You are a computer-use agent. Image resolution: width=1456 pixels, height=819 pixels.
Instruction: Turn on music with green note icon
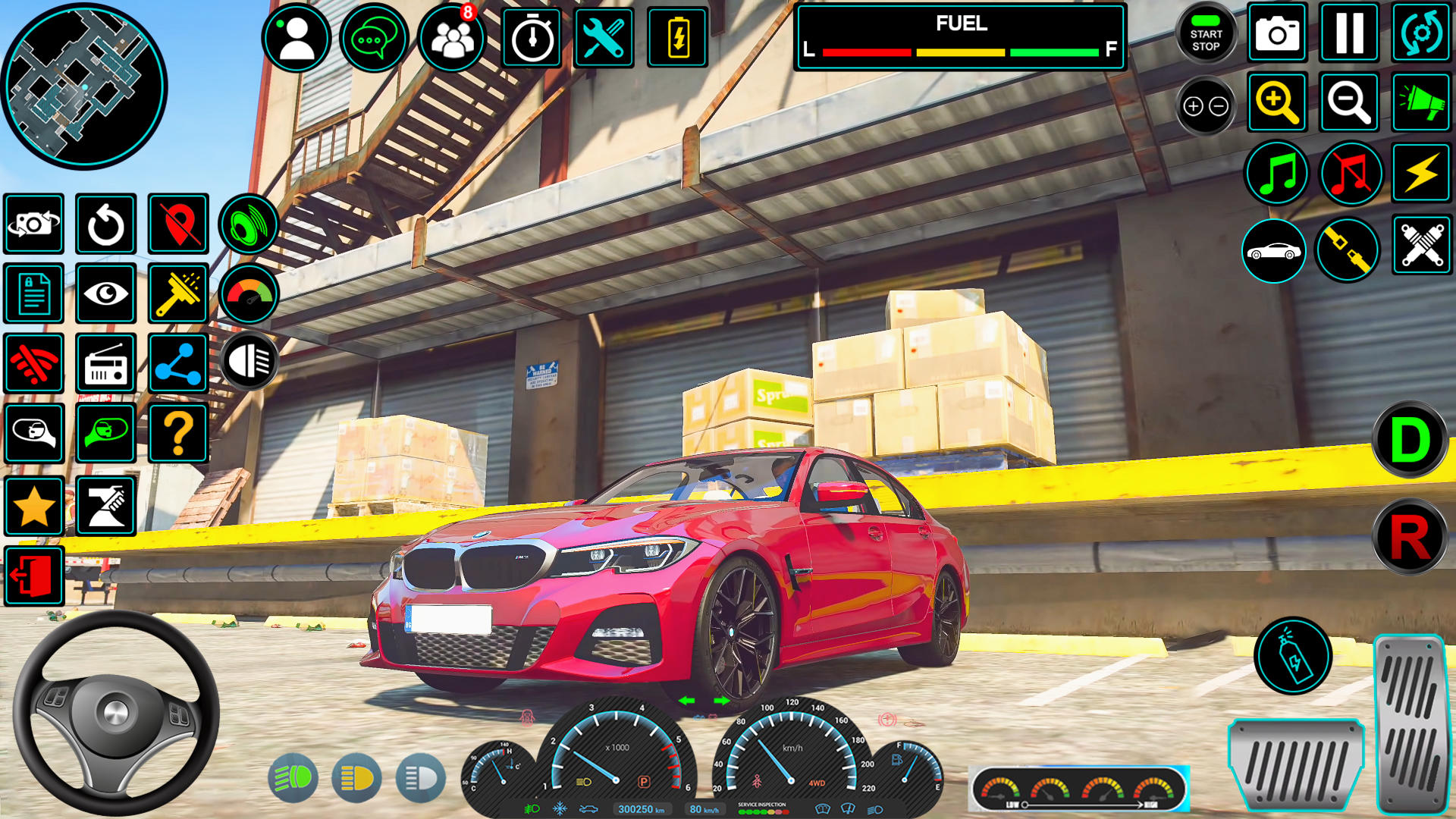[x=1277, y=173]
